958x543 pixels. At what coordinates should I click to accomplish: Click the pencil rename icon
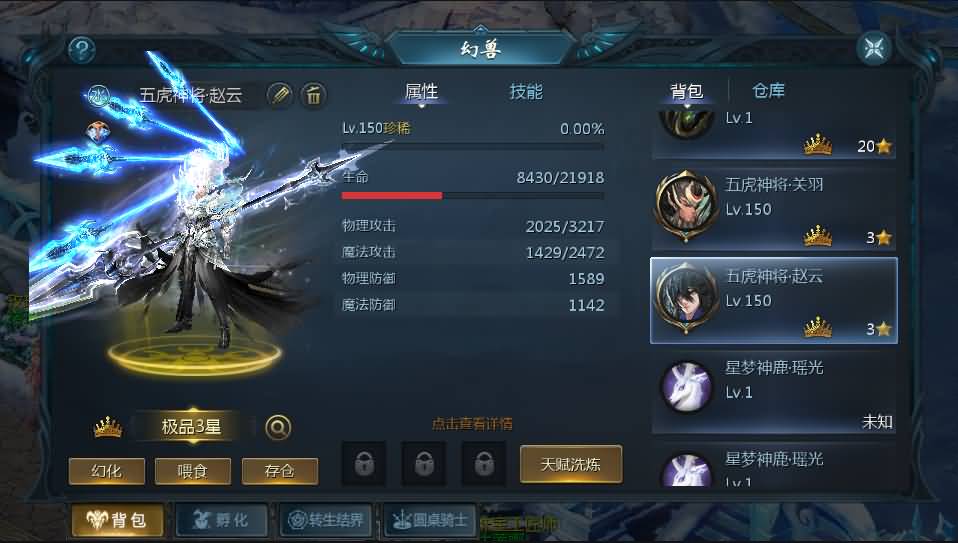click(280, 95)
